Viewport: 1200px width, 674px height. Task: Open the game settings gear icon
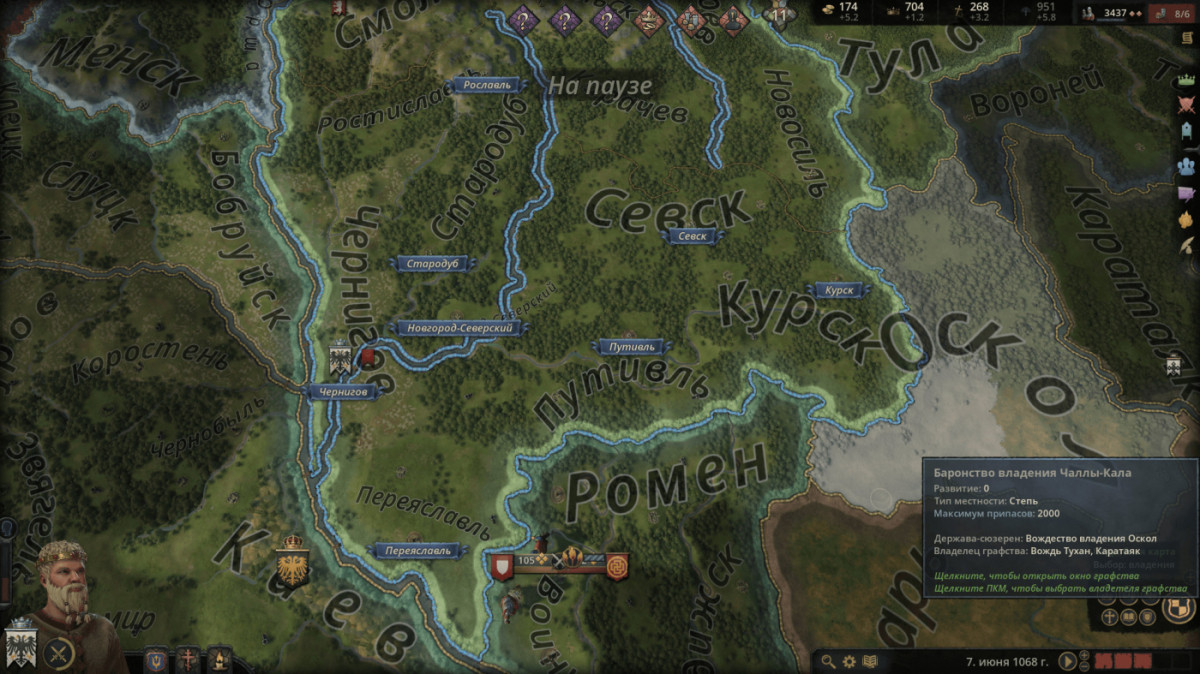[x=849, y=661]
